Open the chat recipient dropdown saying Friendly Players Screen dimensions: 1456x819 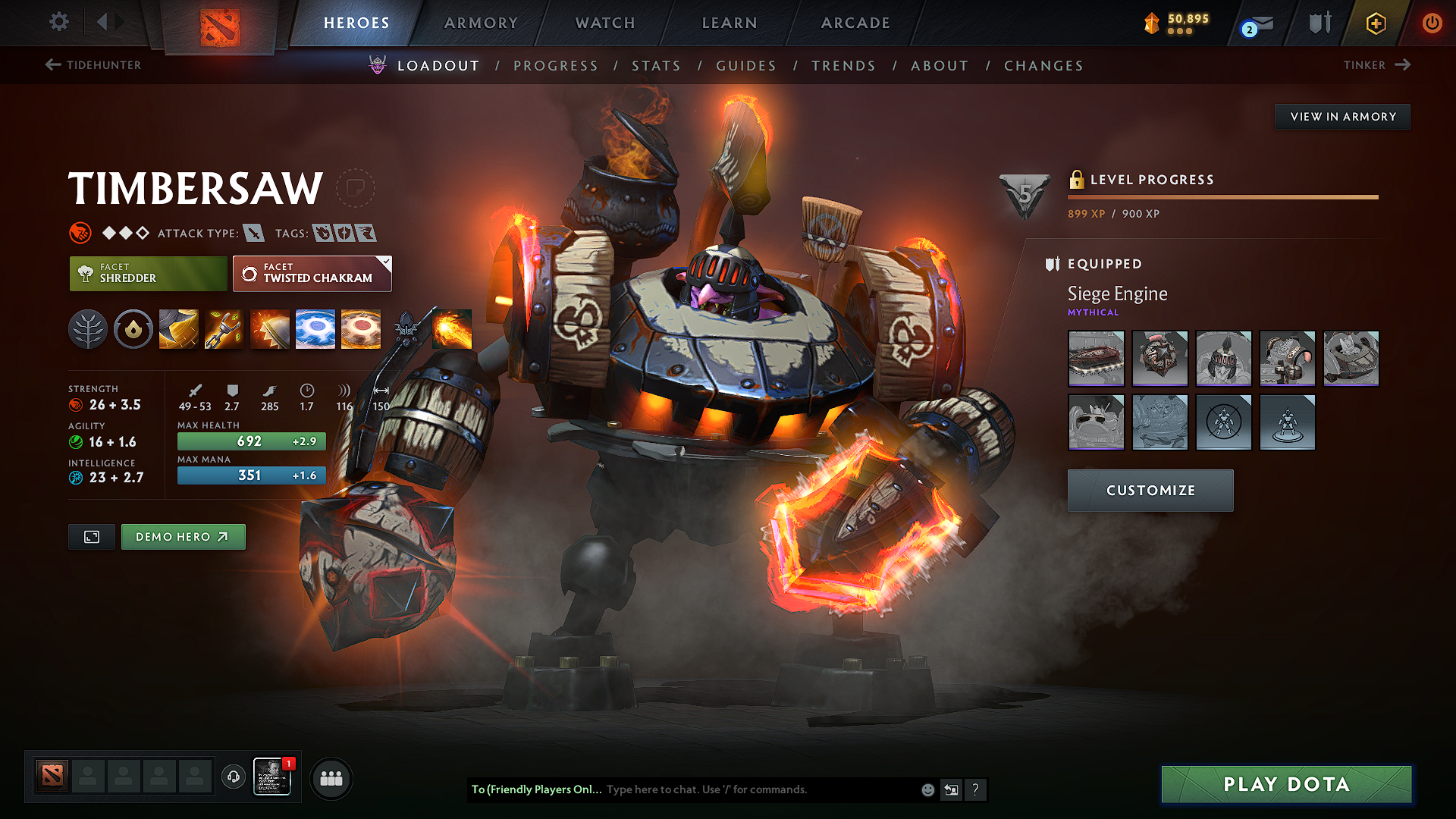click(535, 789)
